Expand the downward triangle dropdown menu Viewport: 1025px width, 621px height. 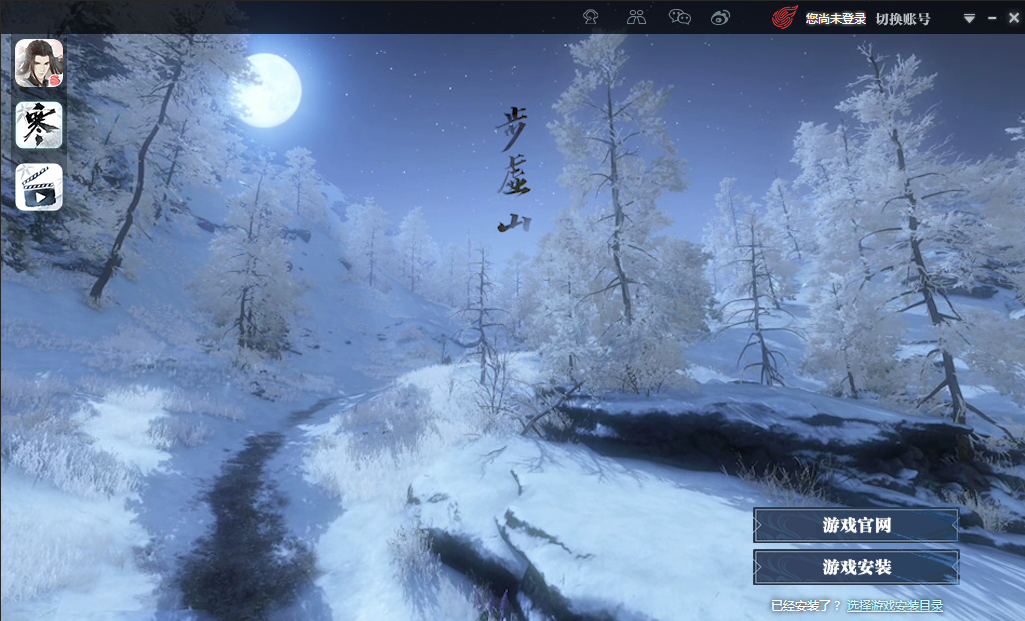coord(969,18)
